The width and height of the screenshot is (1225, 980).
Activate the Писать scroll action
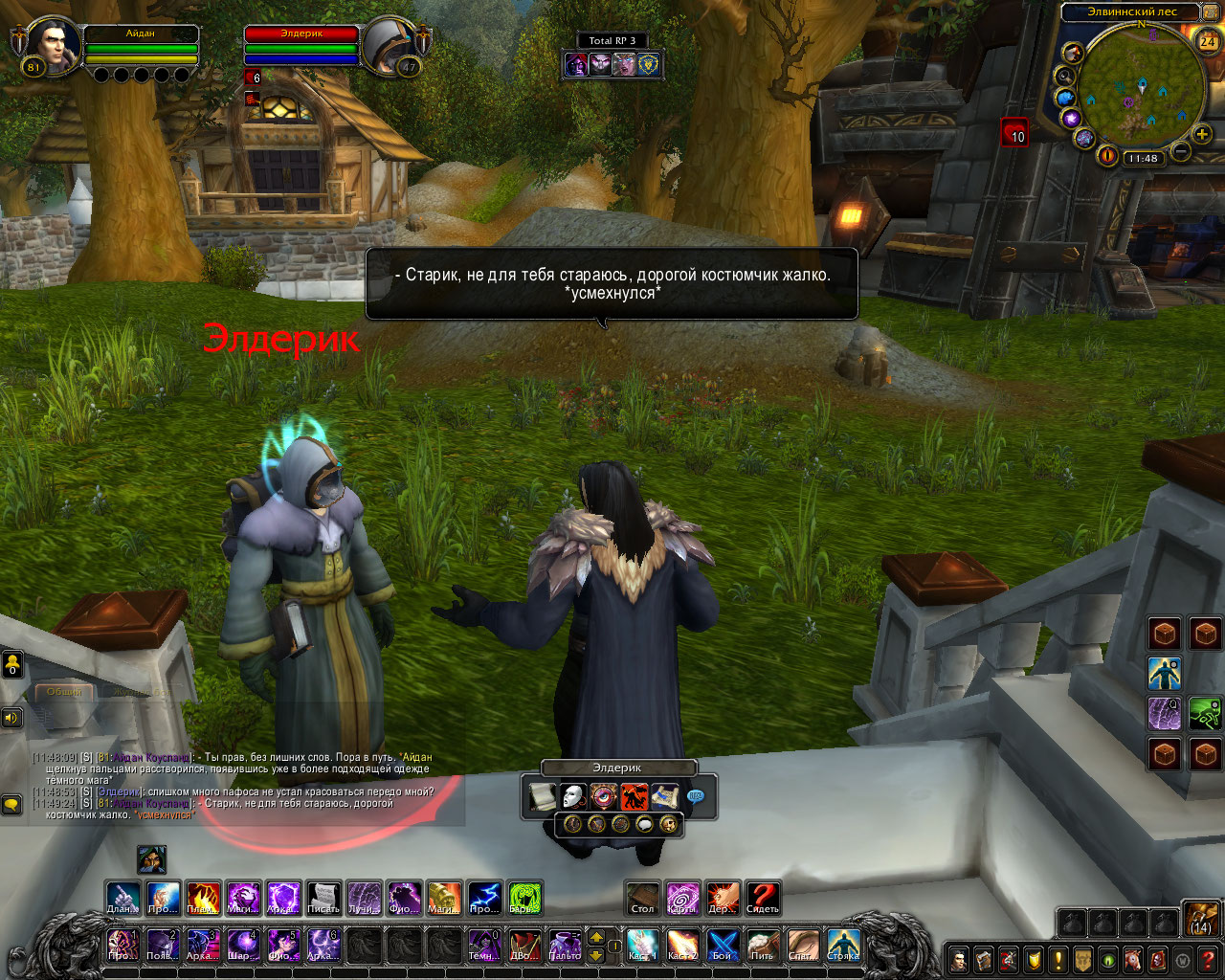click(x=323, y=898)
